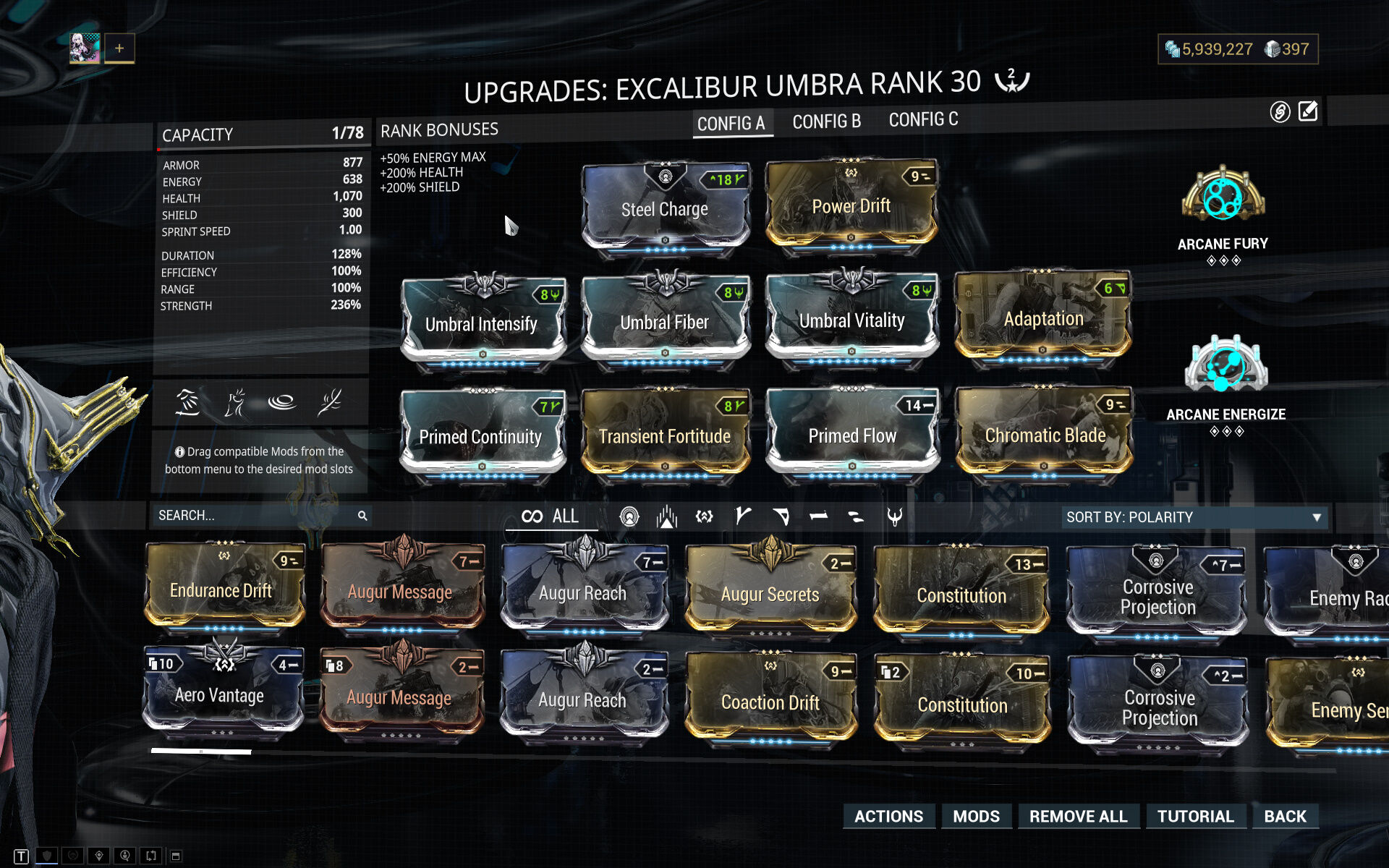This screenshot has width=1389, height=868.
Task: Select Endurance Drift from the mod list
Action: click(x=222, y=590)
